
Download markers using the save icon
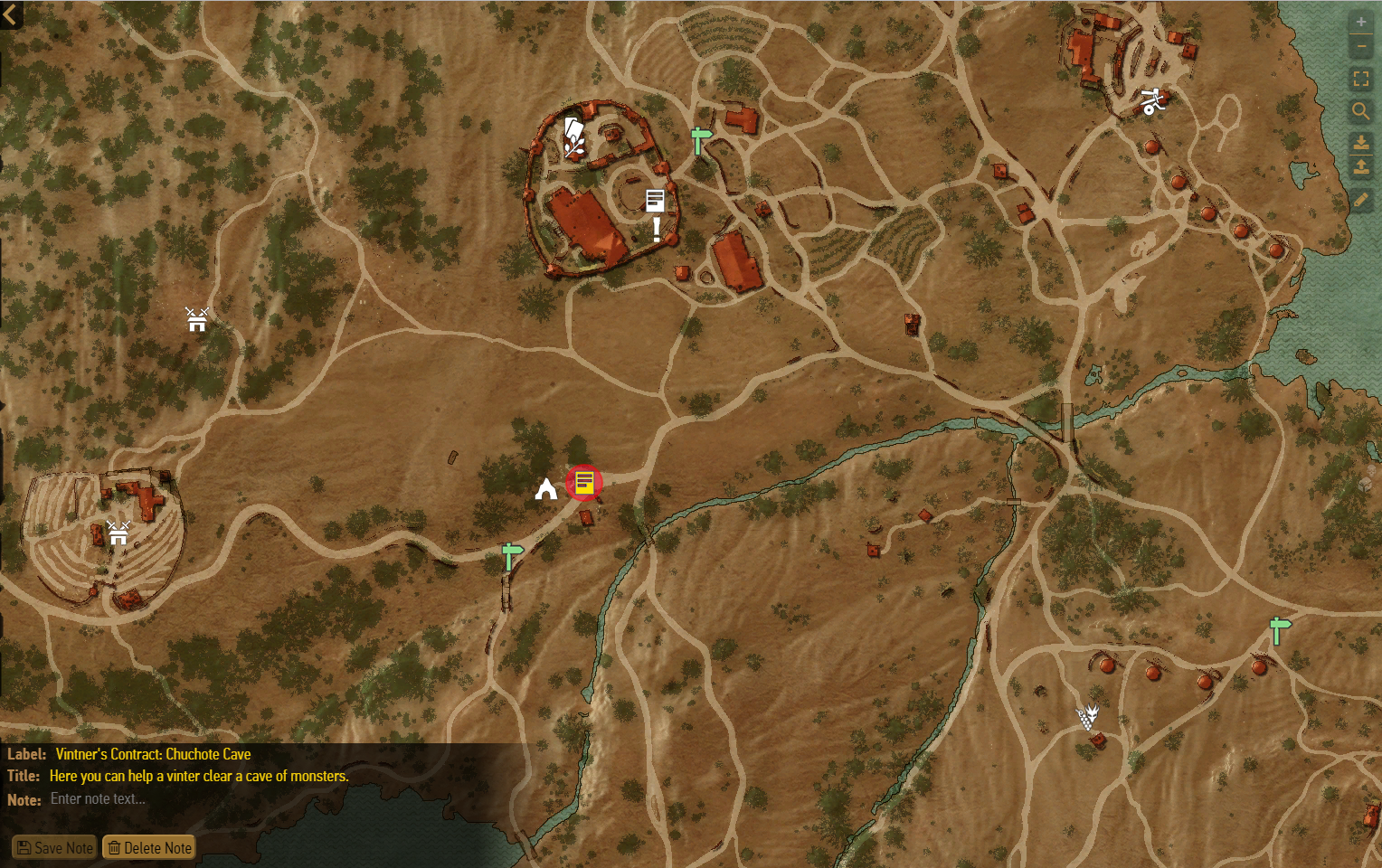pos(1361,143)
